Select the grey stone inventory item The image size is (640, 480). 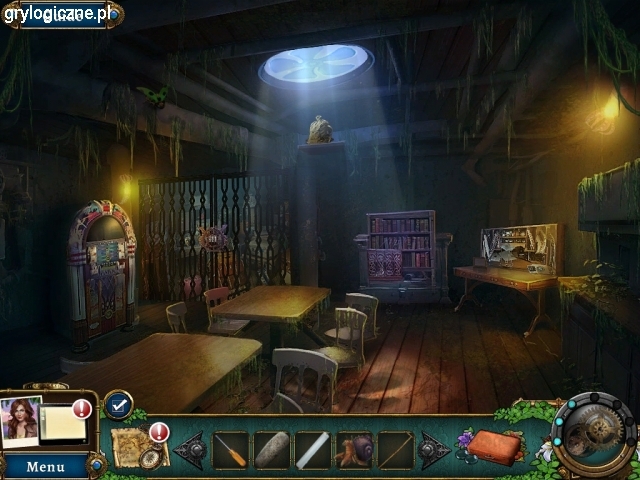[271, 450]
